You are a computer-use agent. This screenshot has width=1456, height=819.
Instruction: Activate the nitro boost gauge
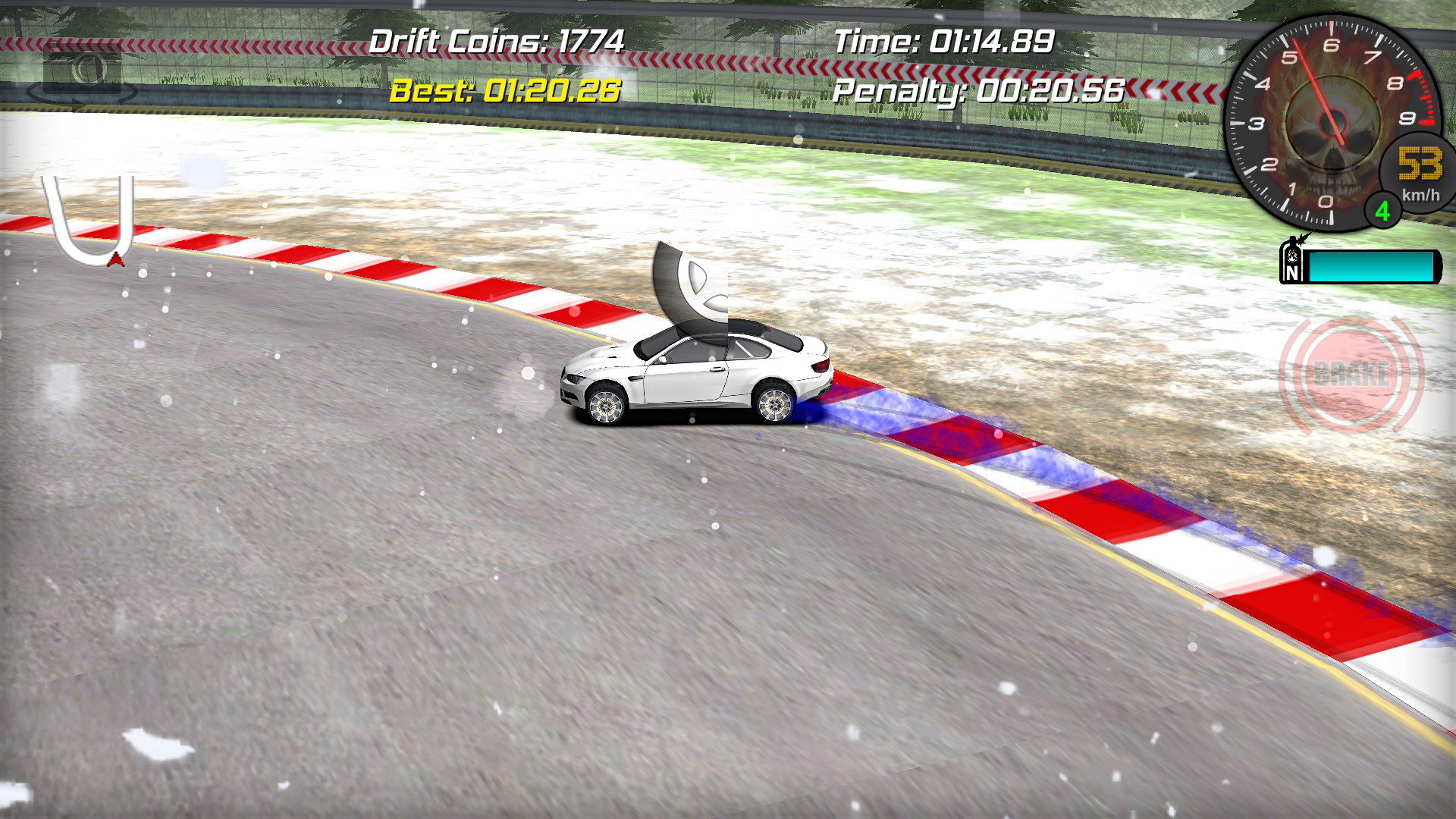[1369, 265]
